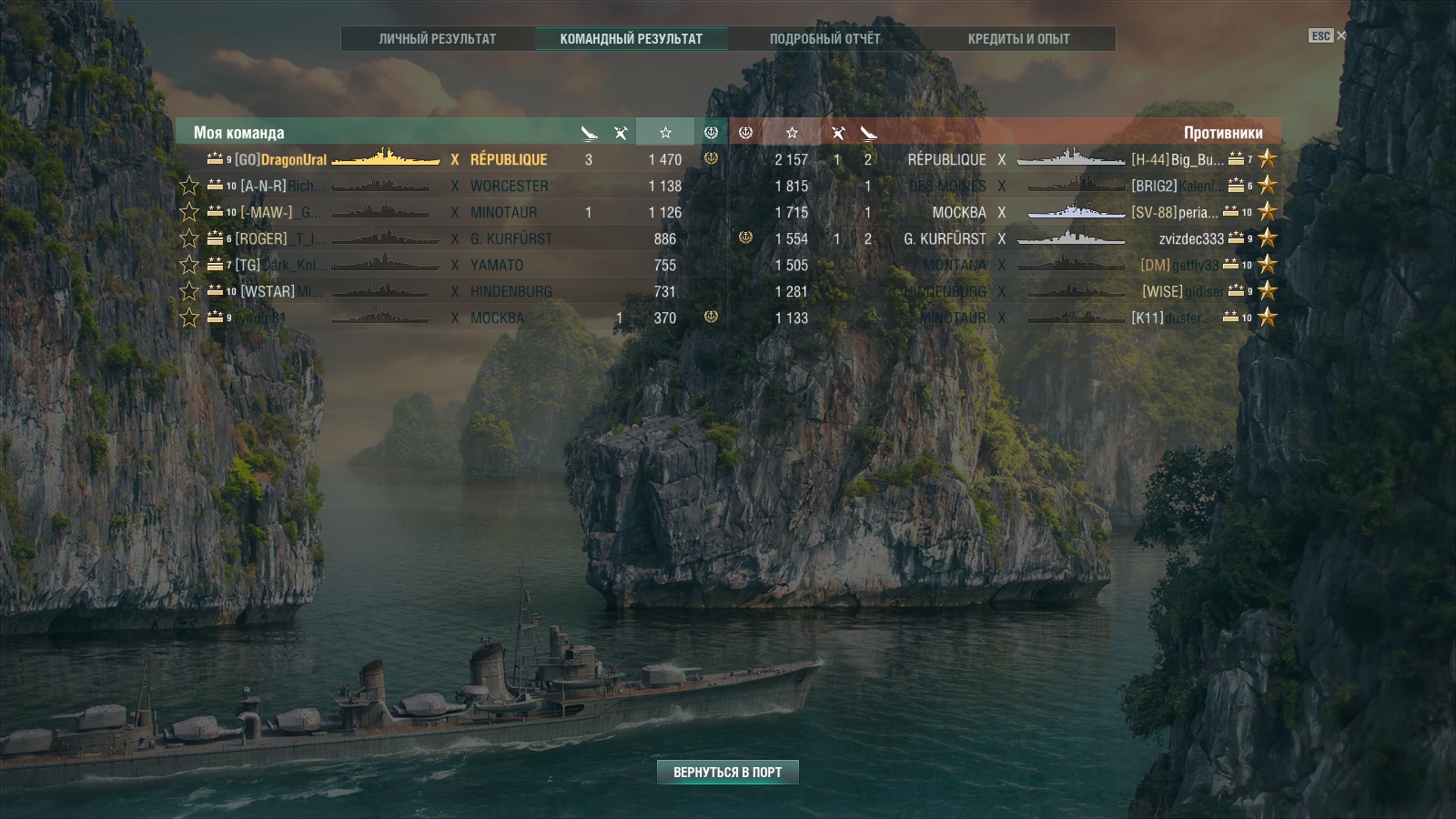Open the Кредиты и опыт tab
The height and width of the screenshot is (819, 1456).
click(x=1018, y=39)
